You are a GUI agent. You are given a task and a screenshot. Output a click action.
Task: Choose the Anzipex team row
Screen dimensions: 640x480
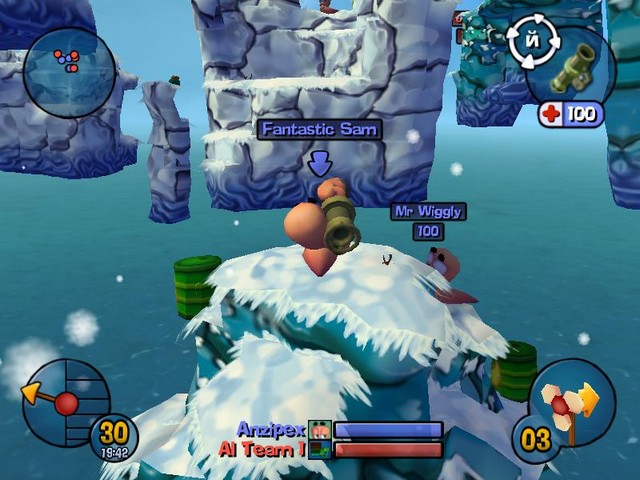pyautogui.click(x=340, y=429)
